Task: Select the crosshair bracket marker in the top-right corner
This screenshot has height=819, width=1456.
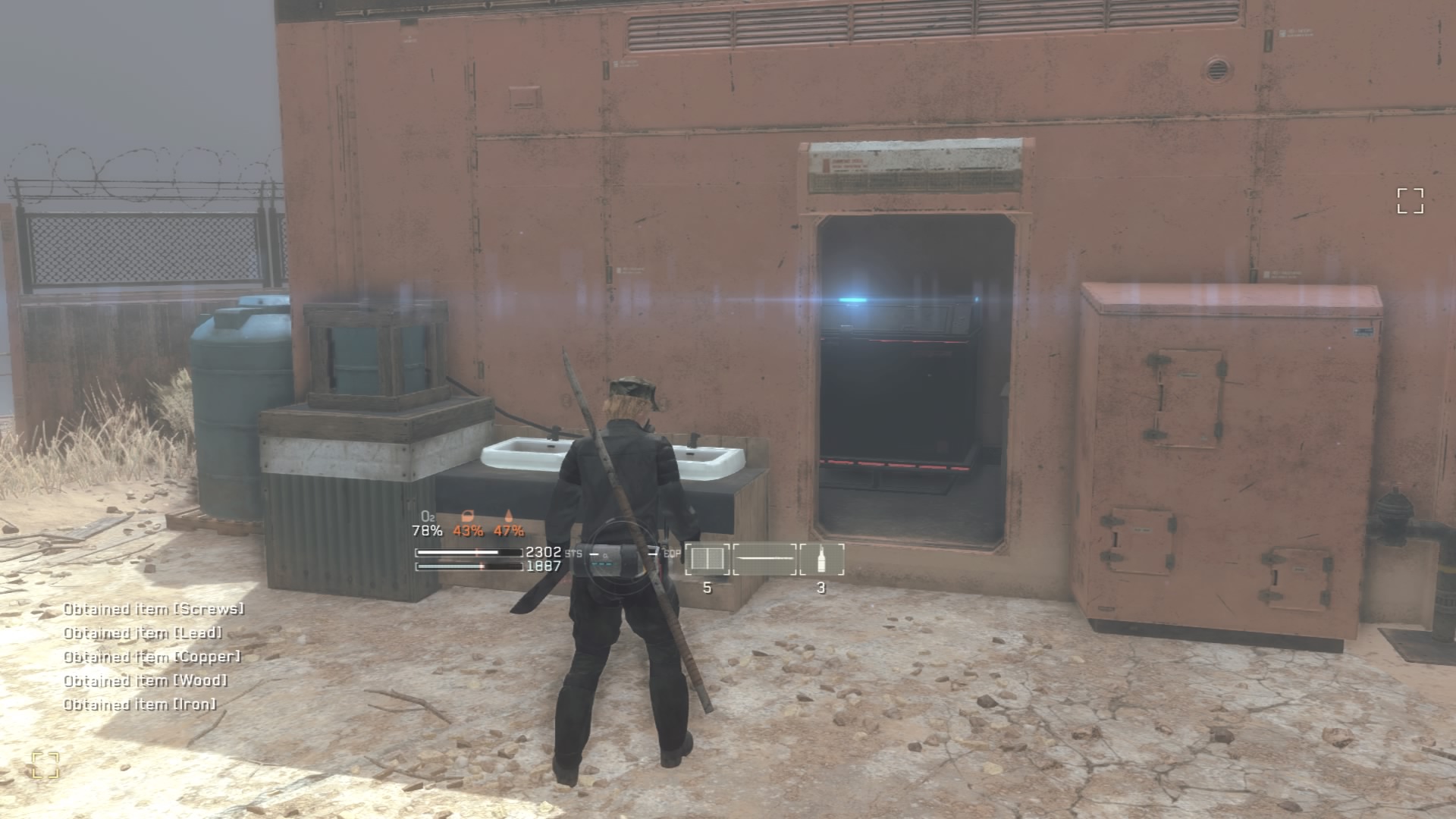Action: [x=1412, y=202]
